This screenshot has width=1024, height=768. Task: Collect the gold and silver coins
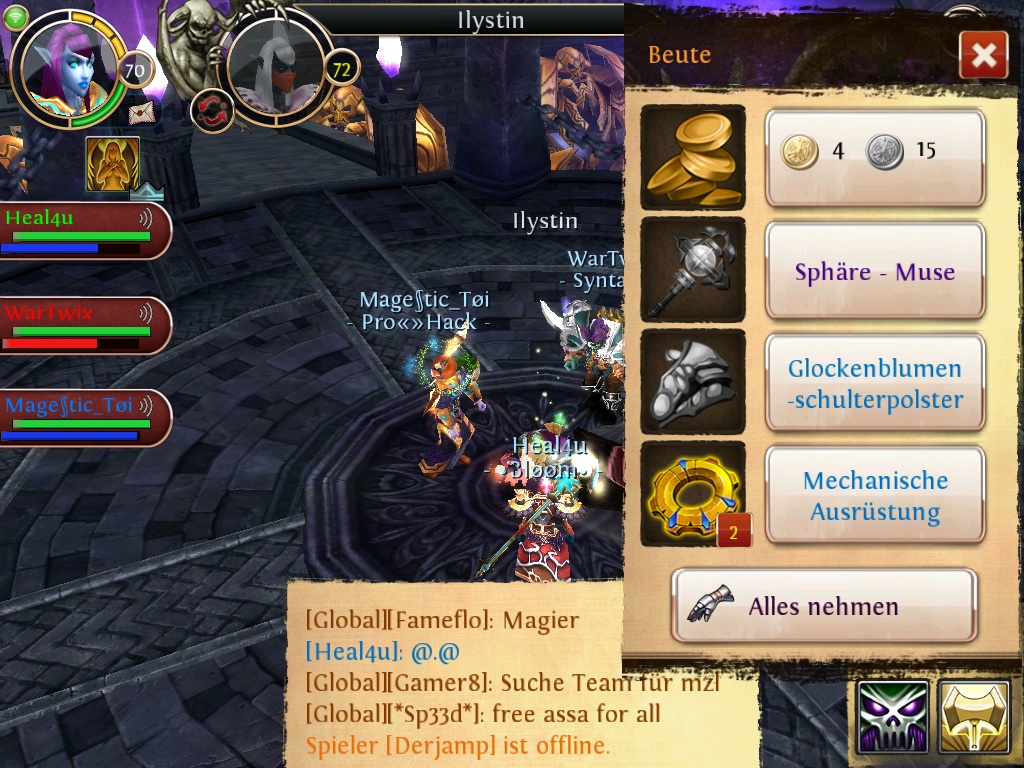(x=875, y=157)
